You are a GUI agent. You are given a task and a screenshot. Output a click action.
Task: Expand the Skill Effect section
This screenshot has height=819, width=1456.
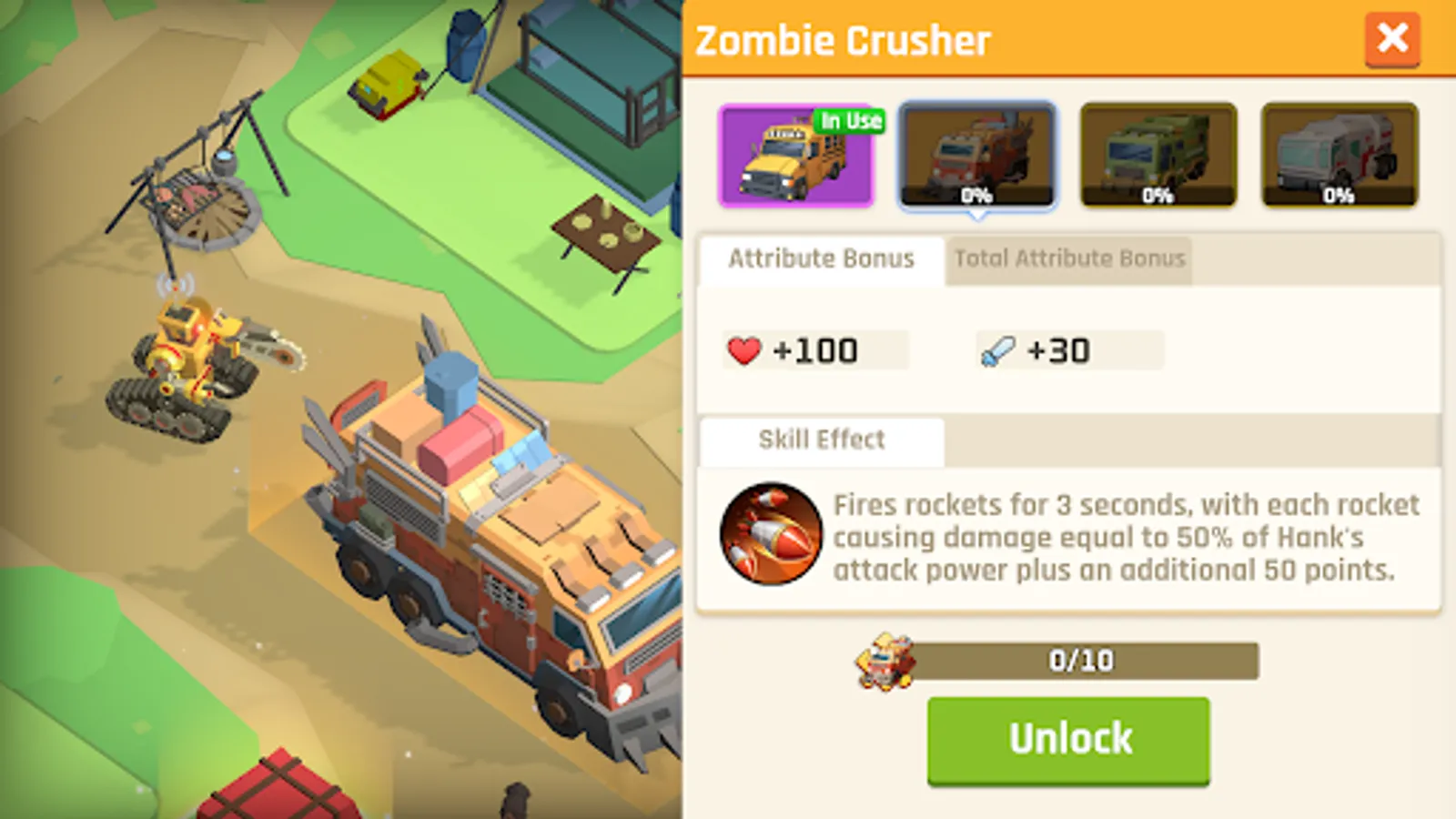820,440
